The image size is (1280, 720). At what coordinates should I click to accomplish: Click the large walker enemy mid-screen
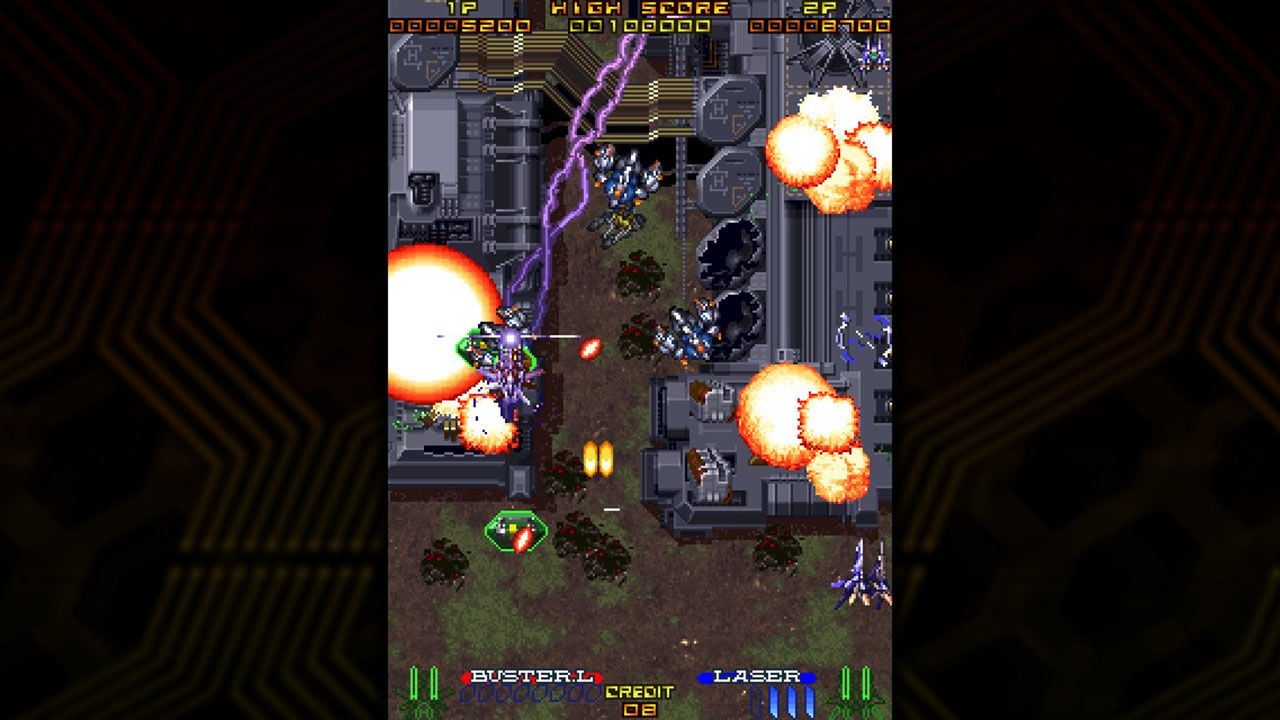(512, 385)
